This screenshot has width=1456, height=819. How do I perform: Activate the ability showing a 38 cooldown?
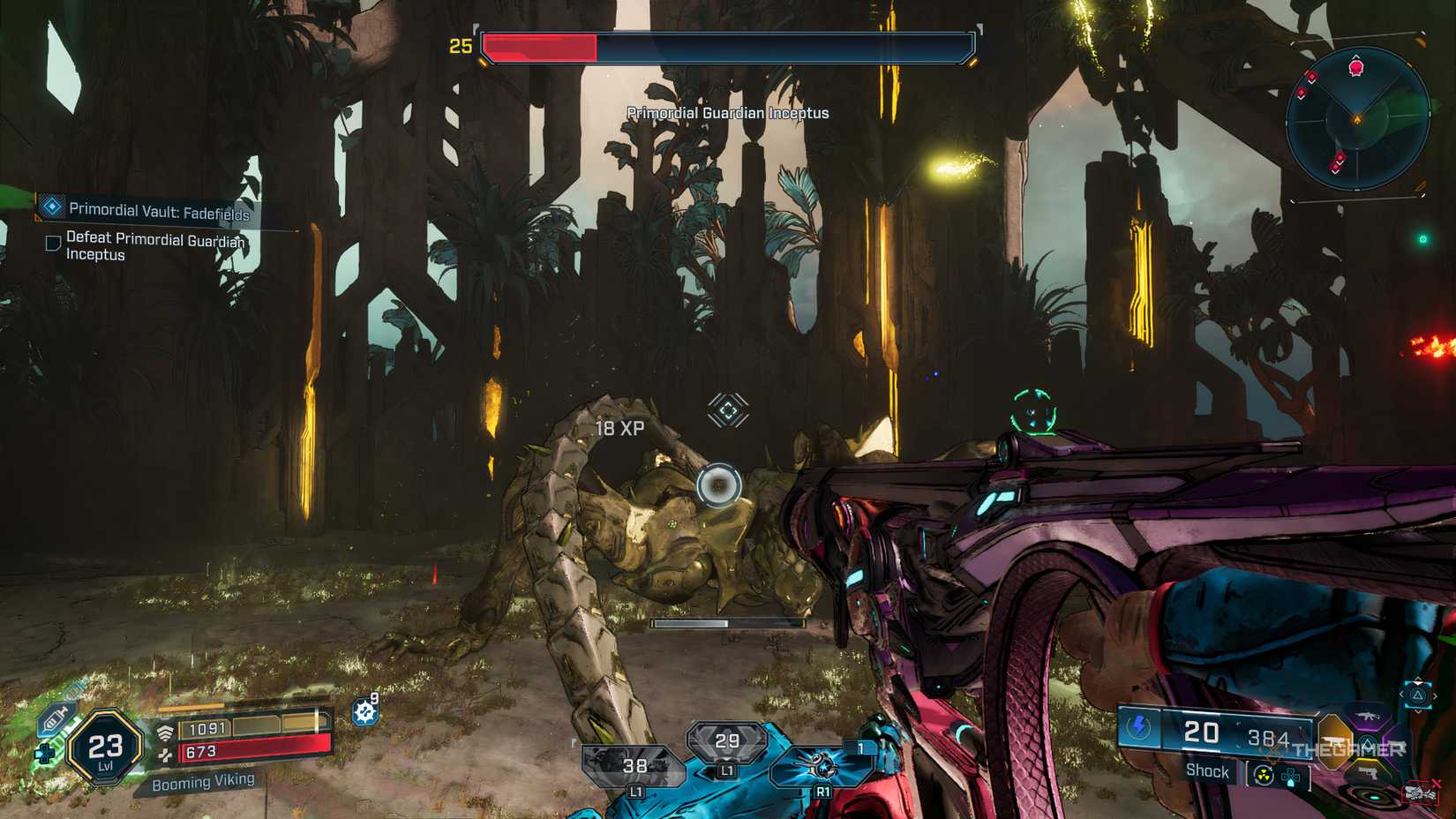tap(634, 765)
